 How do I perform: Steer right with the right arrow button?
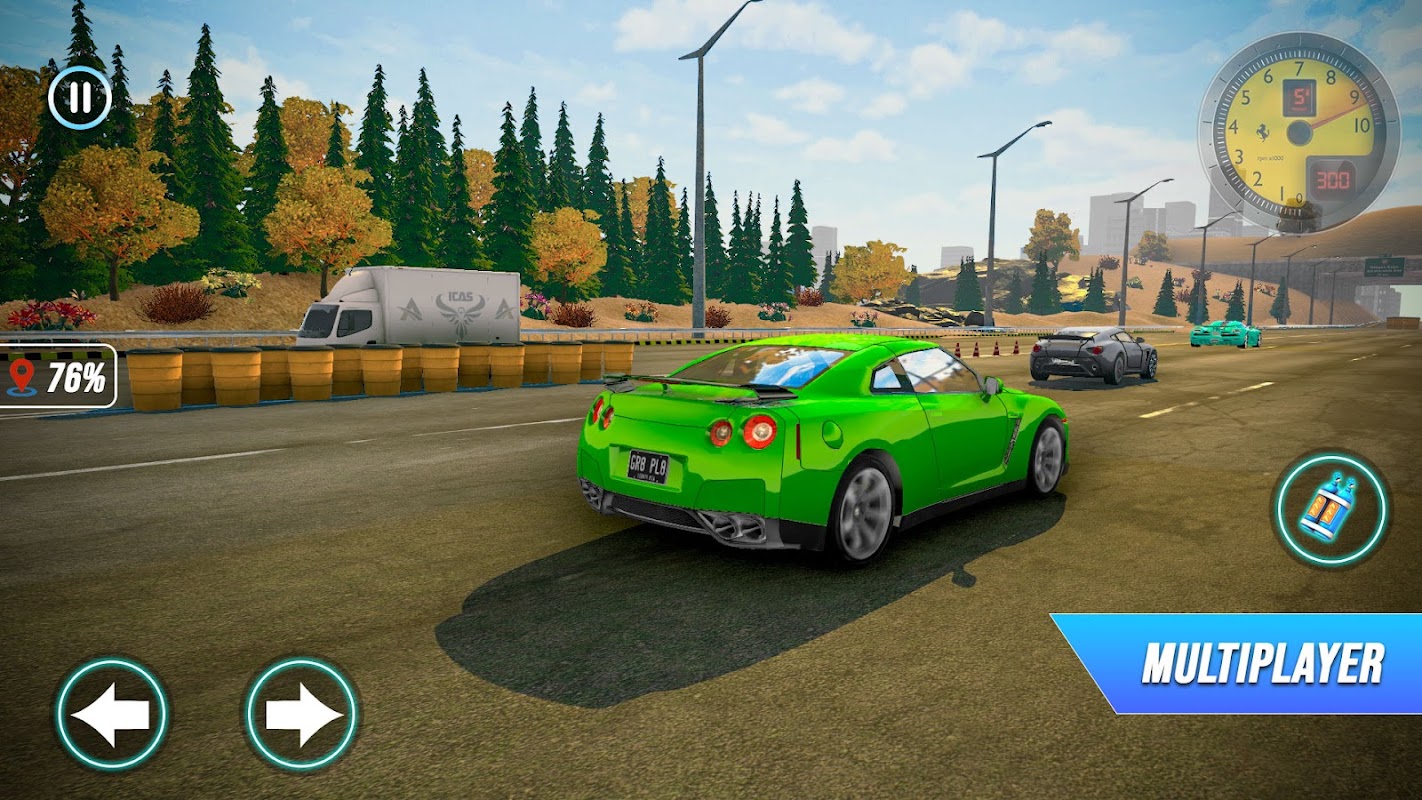pos(302,714)
